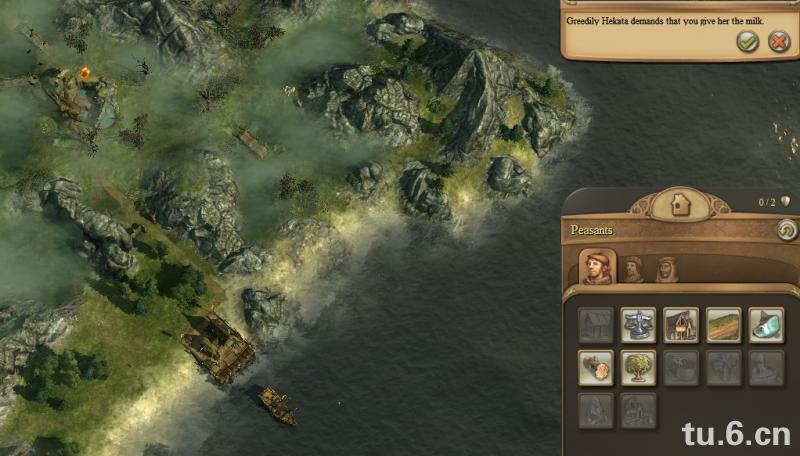
Task: Switch to the third population portrait tab
Action: [666, 268]
